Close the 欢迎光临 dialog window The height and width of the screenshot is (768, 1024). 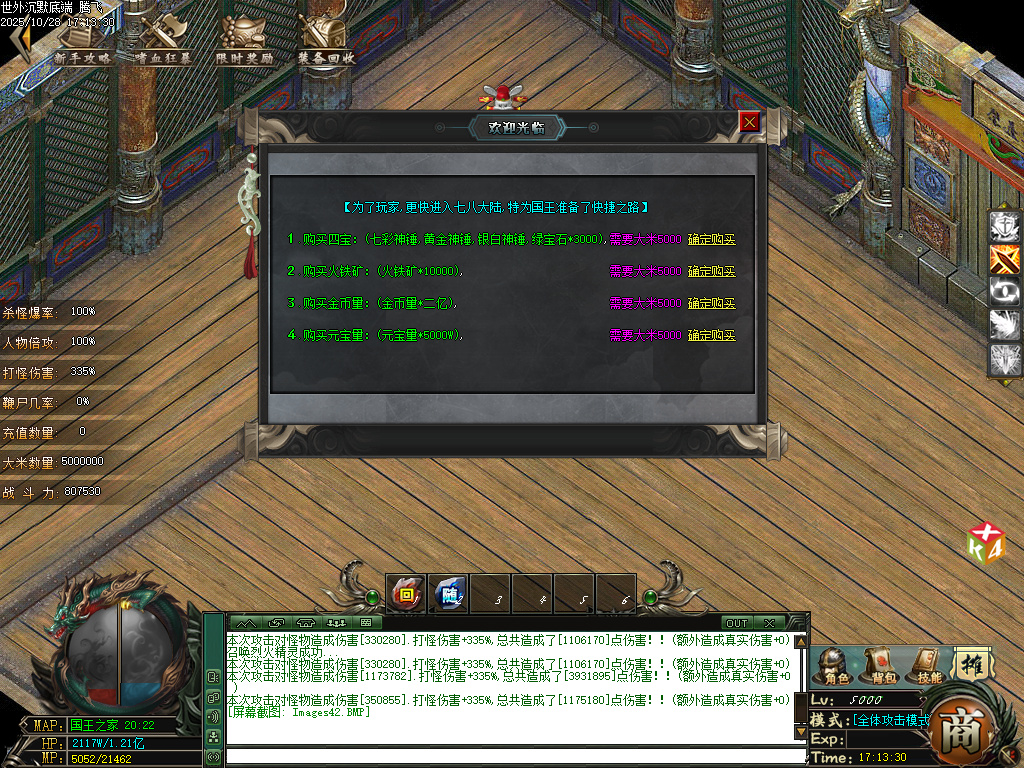(749, 122)
